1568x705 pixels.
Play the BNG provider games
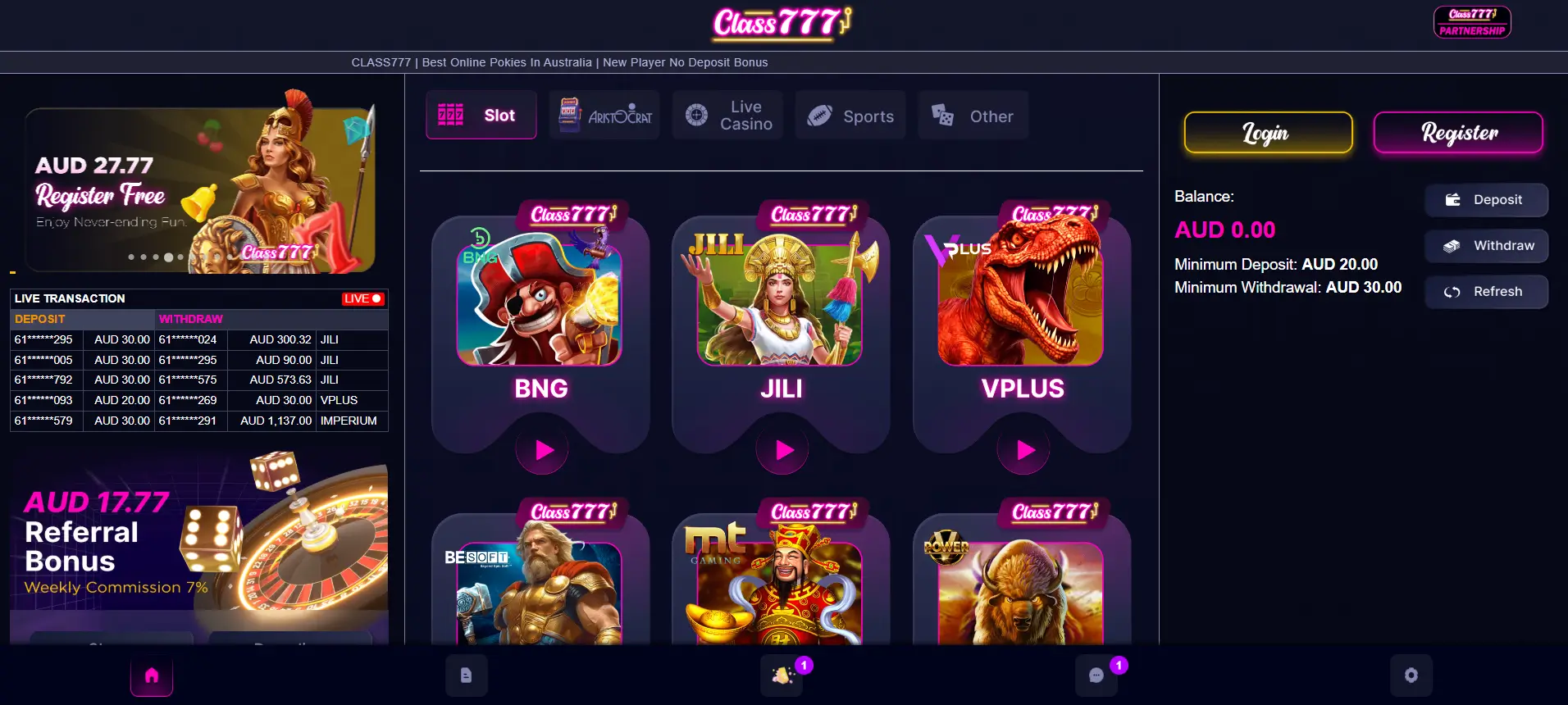[541, 449]
